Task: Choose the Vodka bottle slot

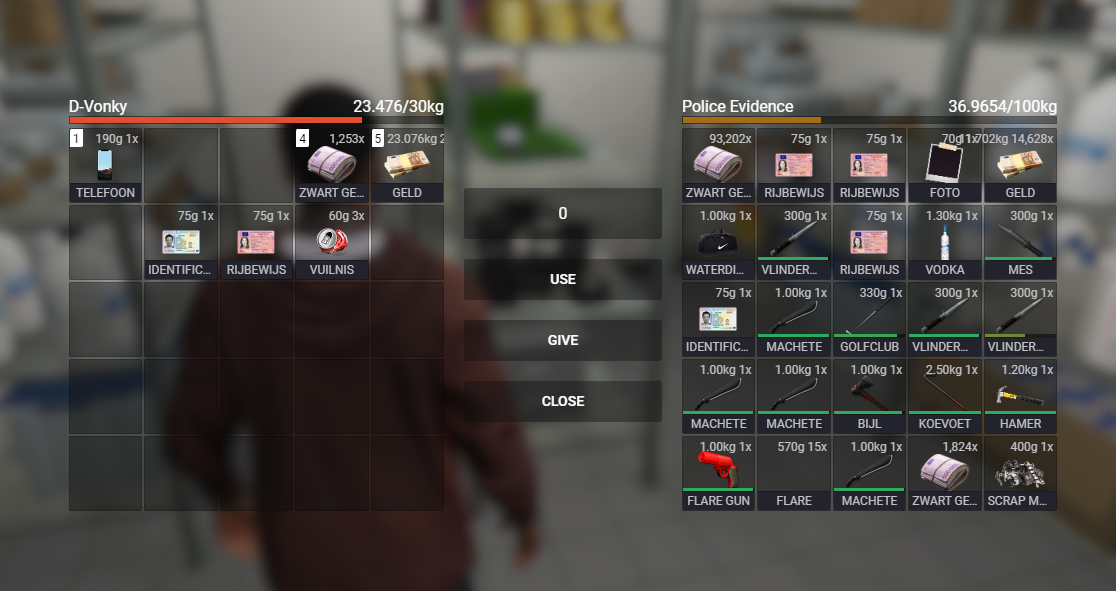Action: (944, 242)
